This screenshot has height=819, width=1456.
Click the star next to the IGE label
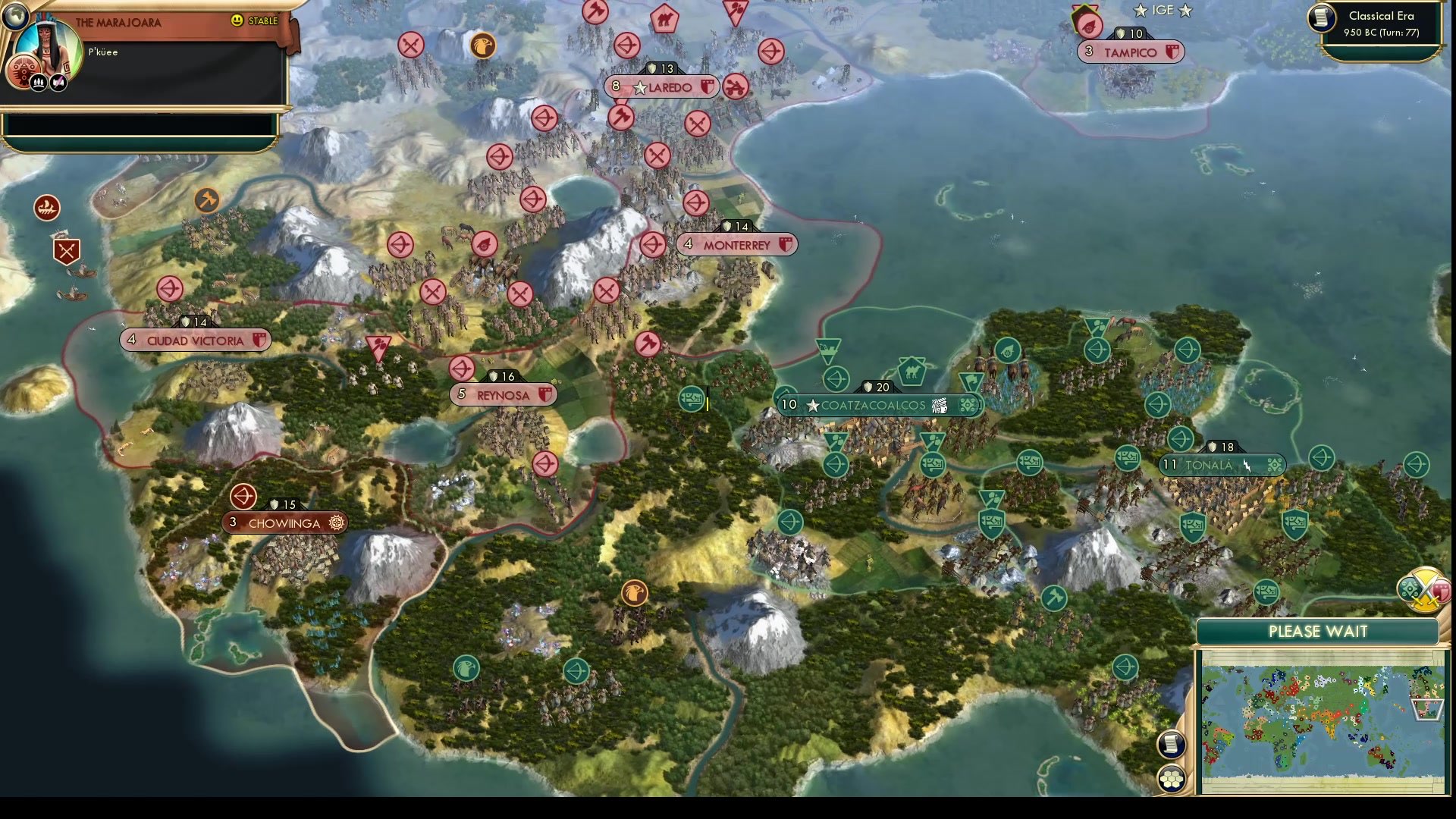click(x=1142, y=11)
